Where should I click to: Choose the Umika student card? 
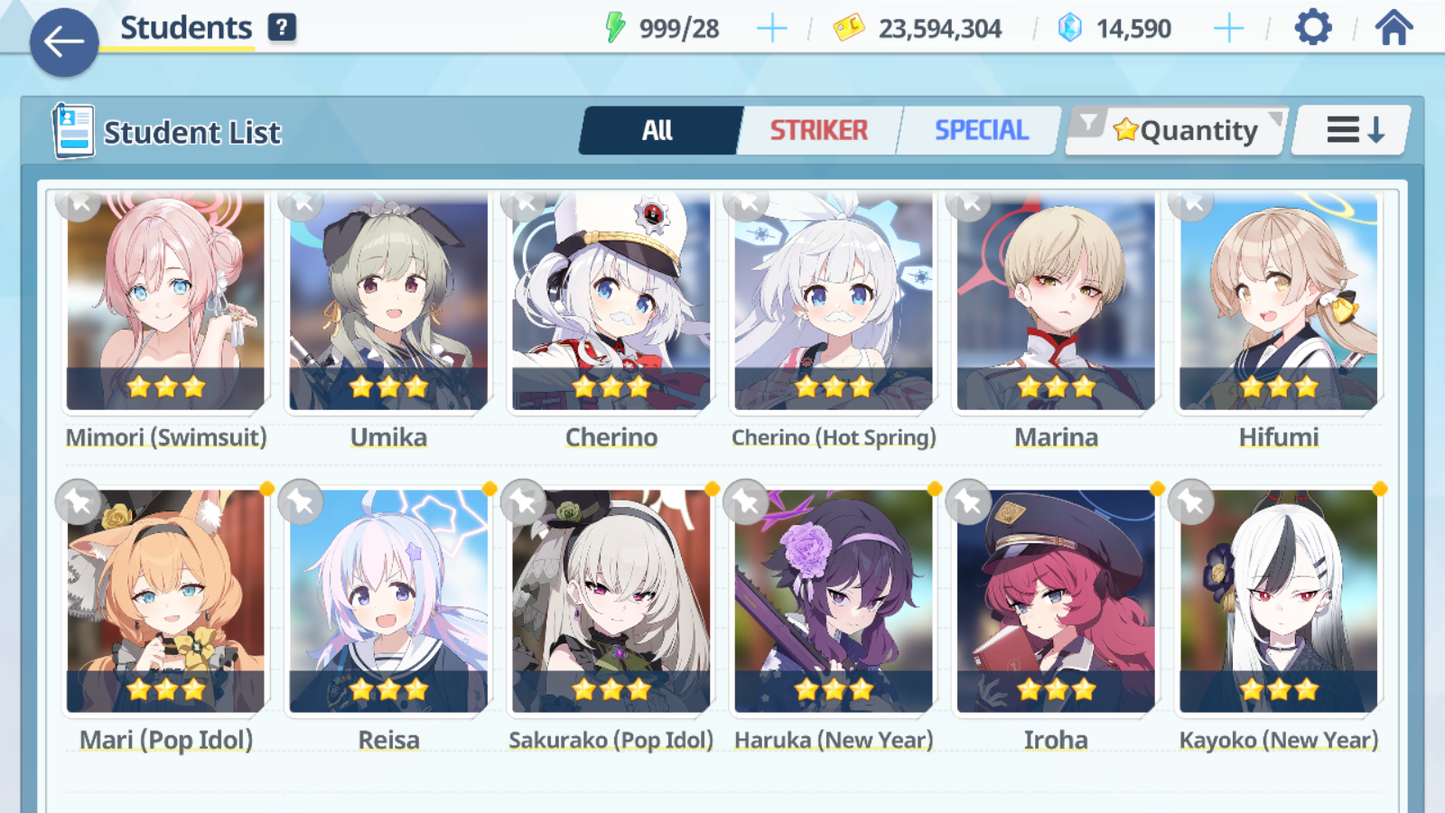[388, 303]
